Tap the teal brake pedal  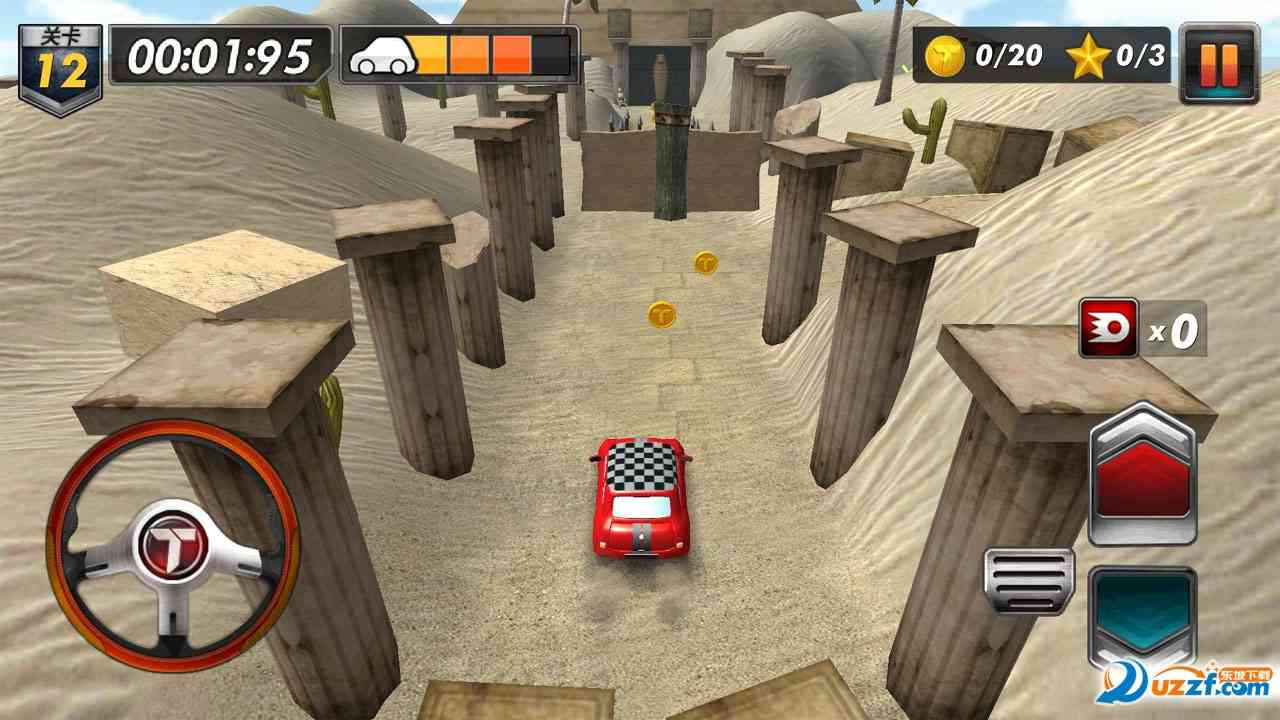click(x=1142, y=612)
